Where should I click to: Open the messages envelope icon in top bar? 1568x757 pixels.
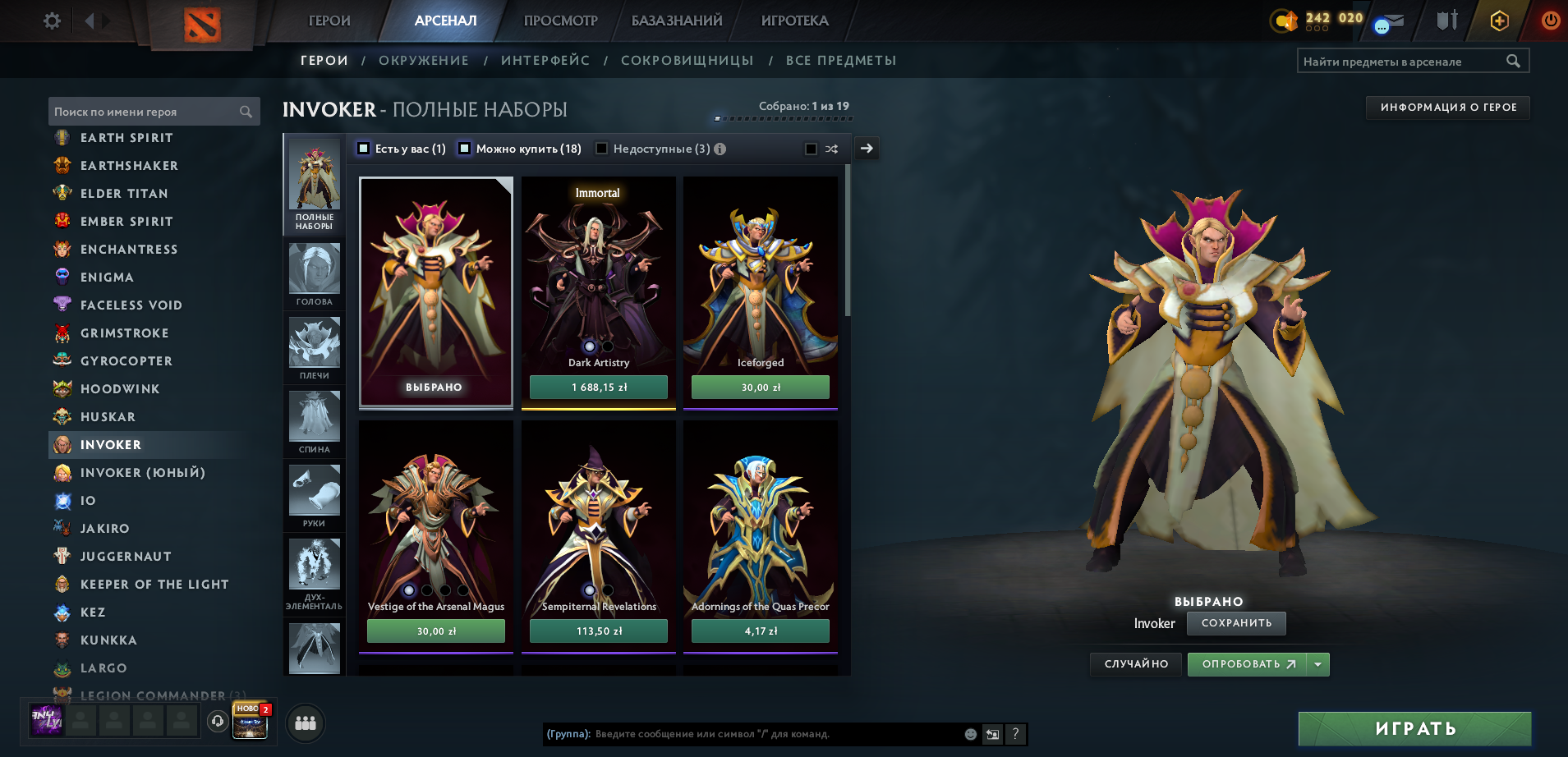point(1390,21)
